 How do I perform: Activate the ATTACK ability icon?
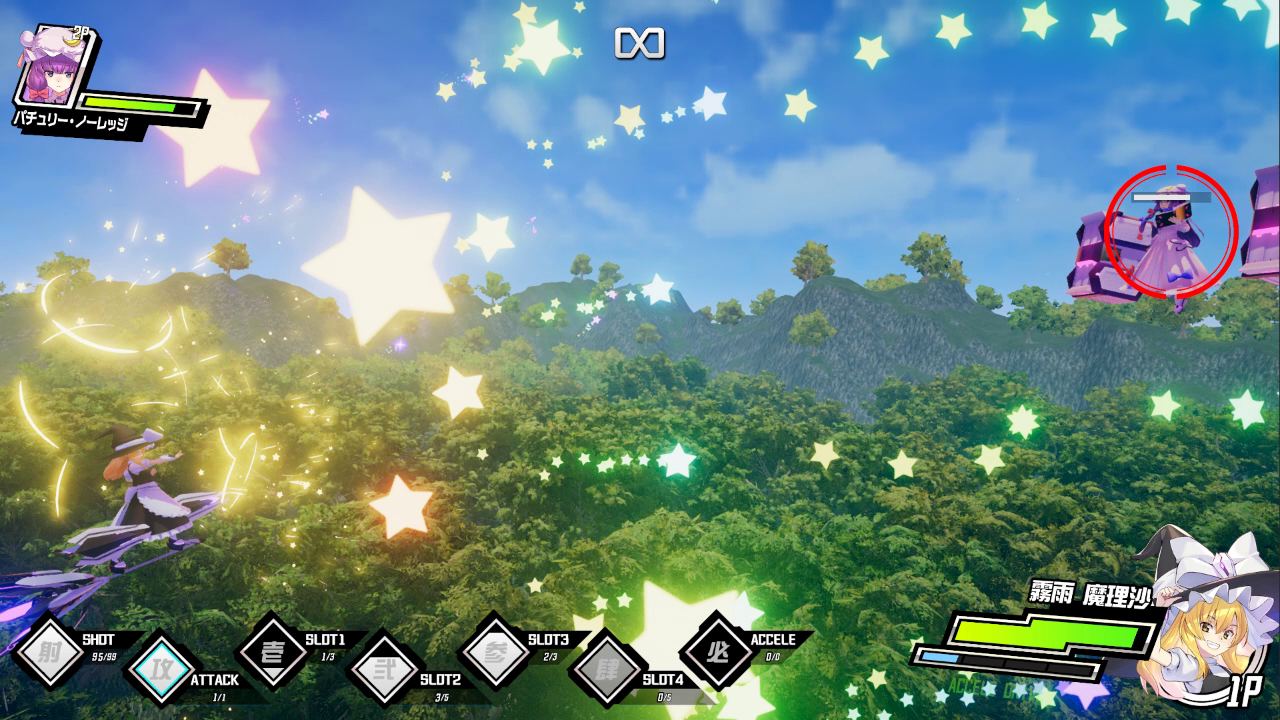160,667
